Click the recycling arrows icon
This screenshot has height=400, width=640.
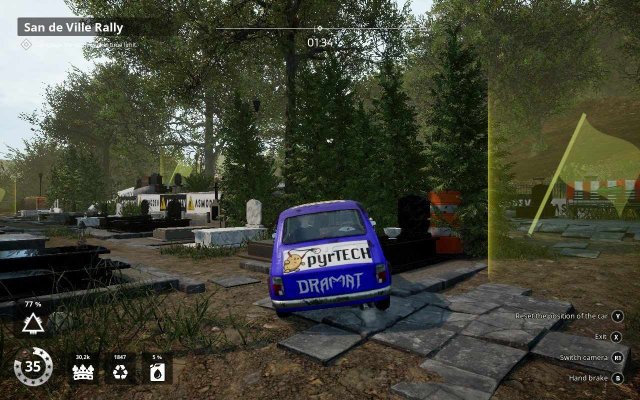[x=120, y=373]
